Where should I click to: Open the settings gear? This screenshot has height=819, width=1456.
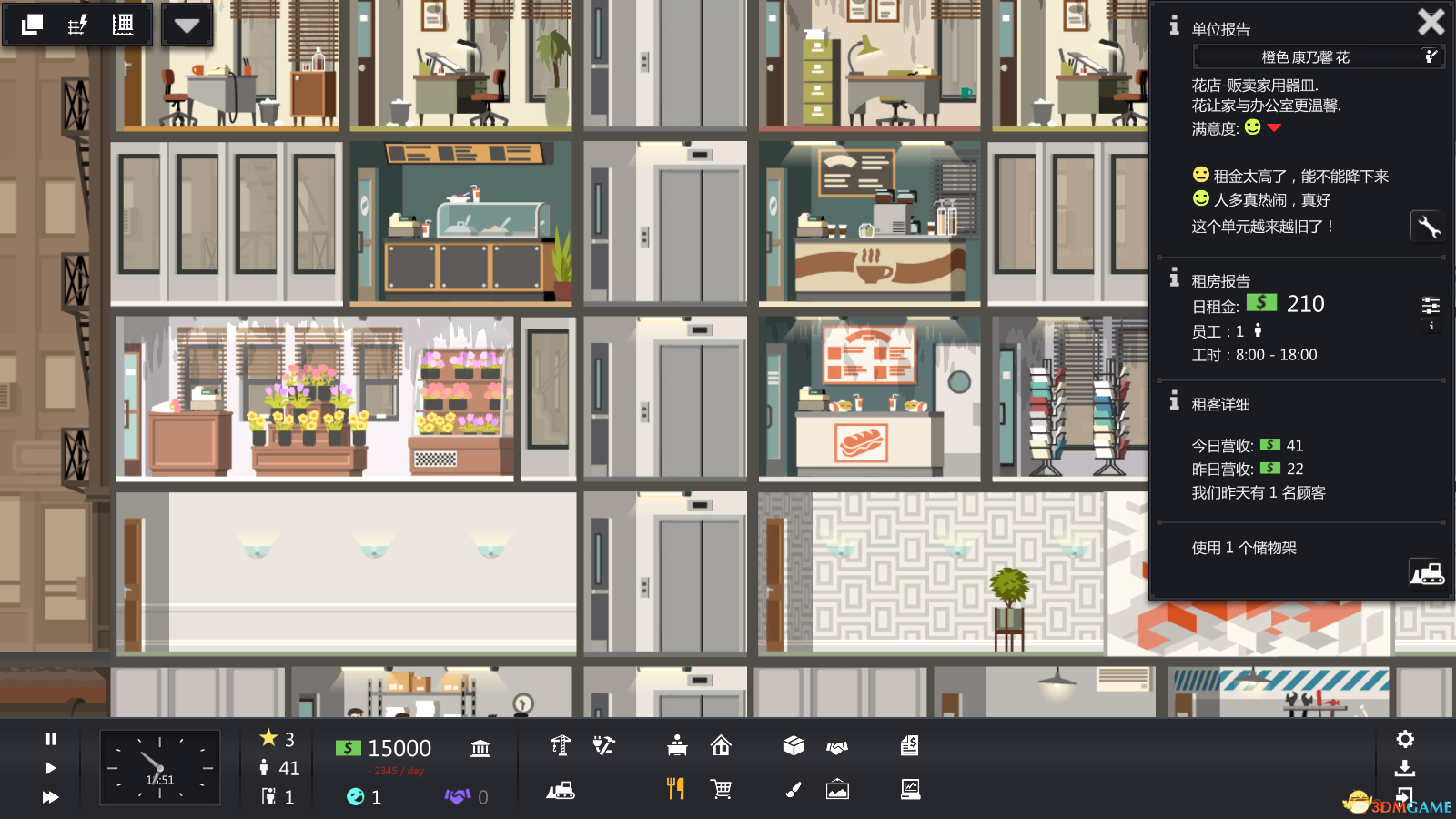[x=1405, y=739]
